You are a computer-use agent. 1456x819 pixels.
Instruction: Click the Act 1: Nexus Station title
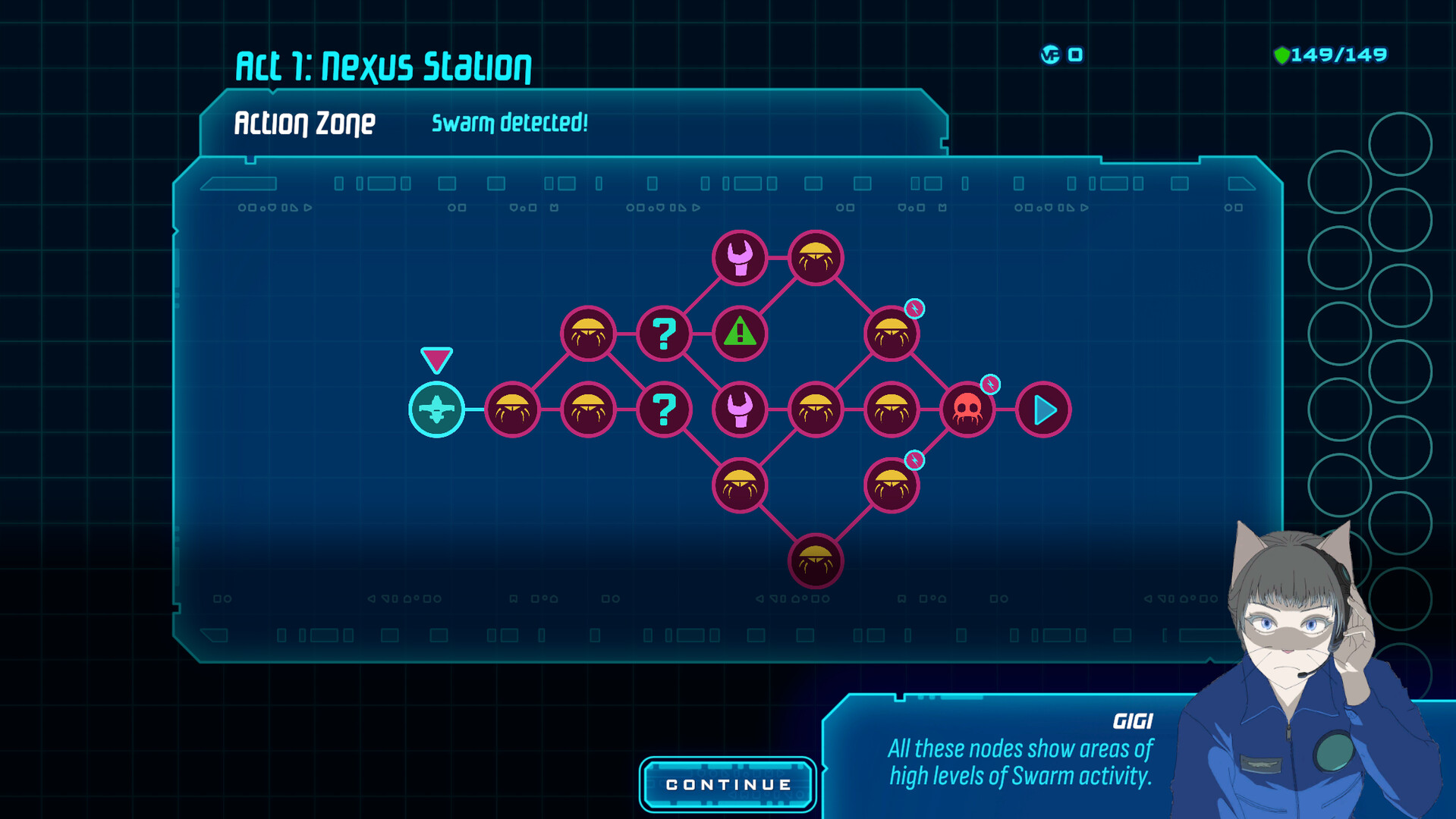click(383, 65)
